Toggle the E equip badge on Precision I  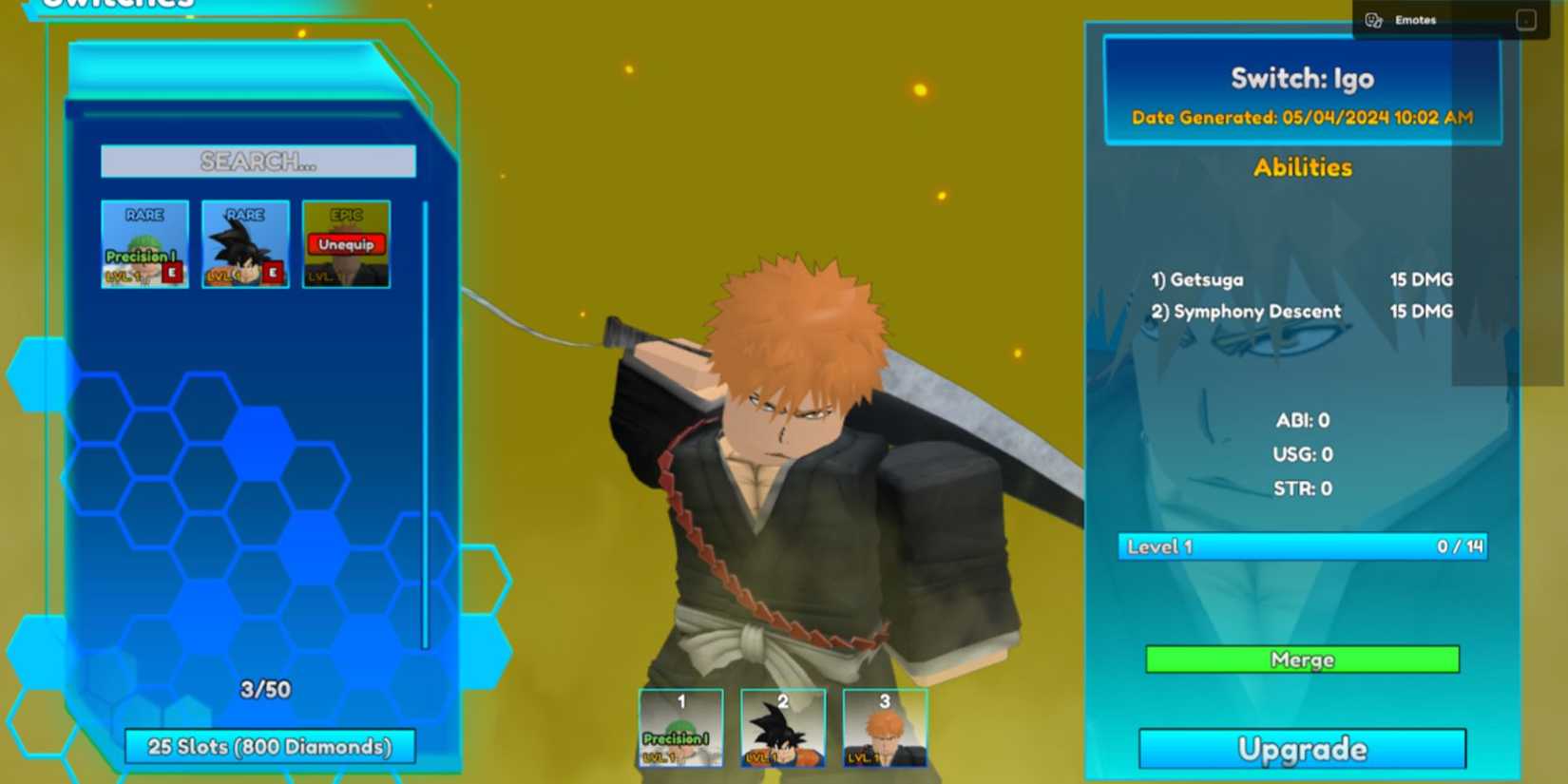pos(173,273)
